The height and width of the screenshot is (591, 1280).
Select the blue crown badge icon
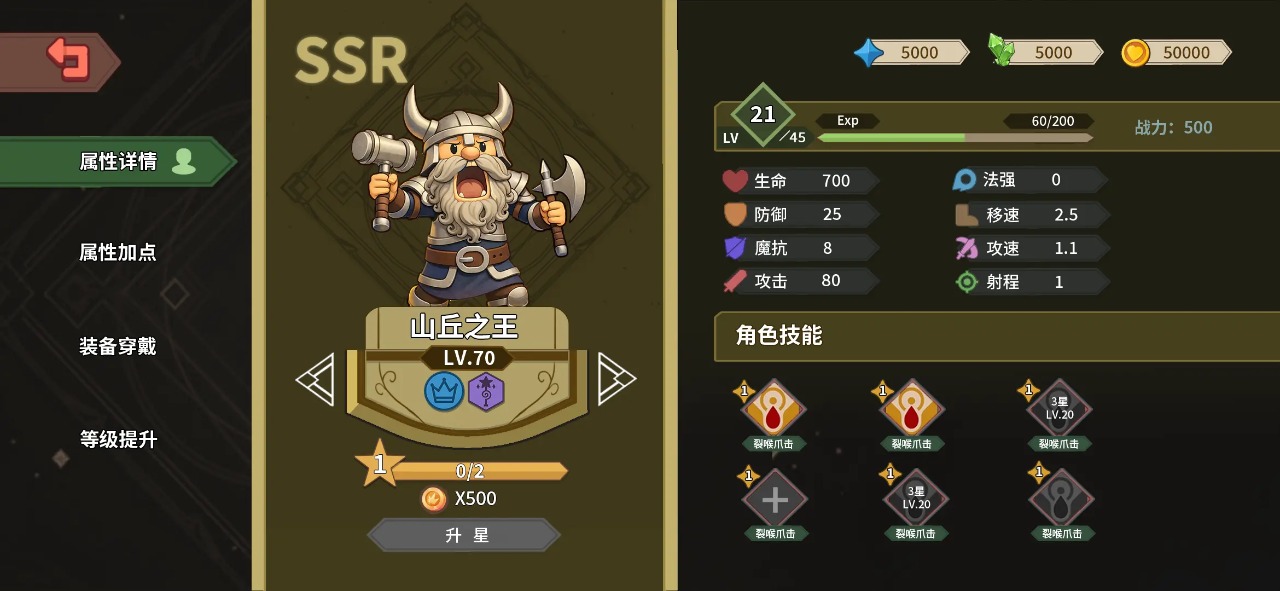click(x=444, y=391)
